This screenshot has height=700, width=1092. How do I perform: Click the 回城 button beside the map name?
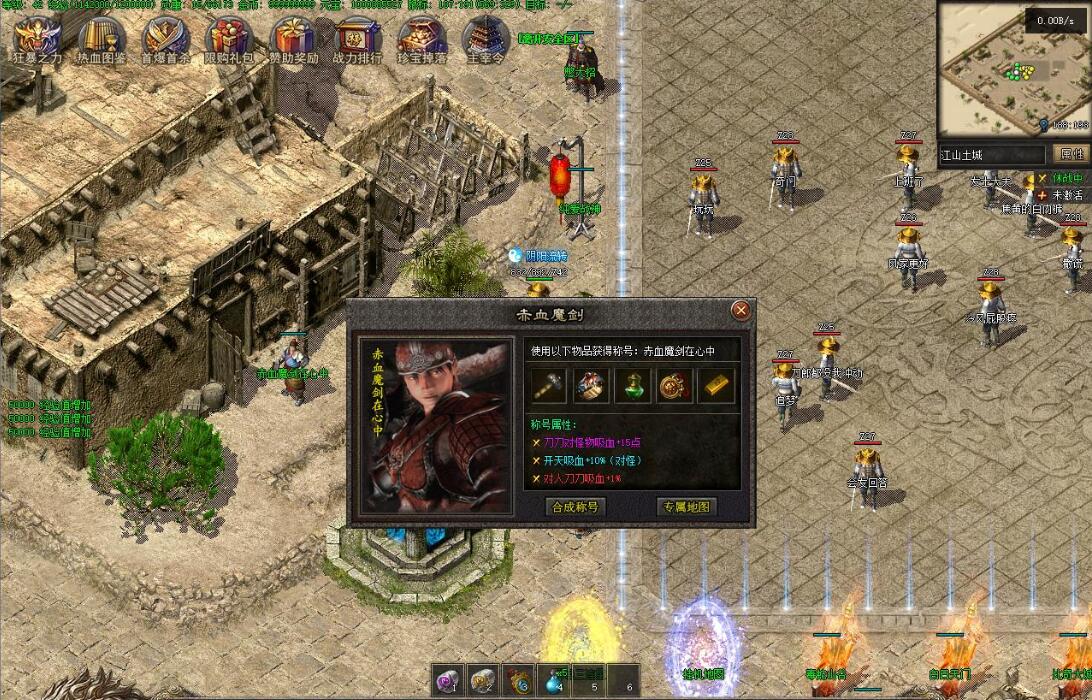click(x=1072, y=155)
